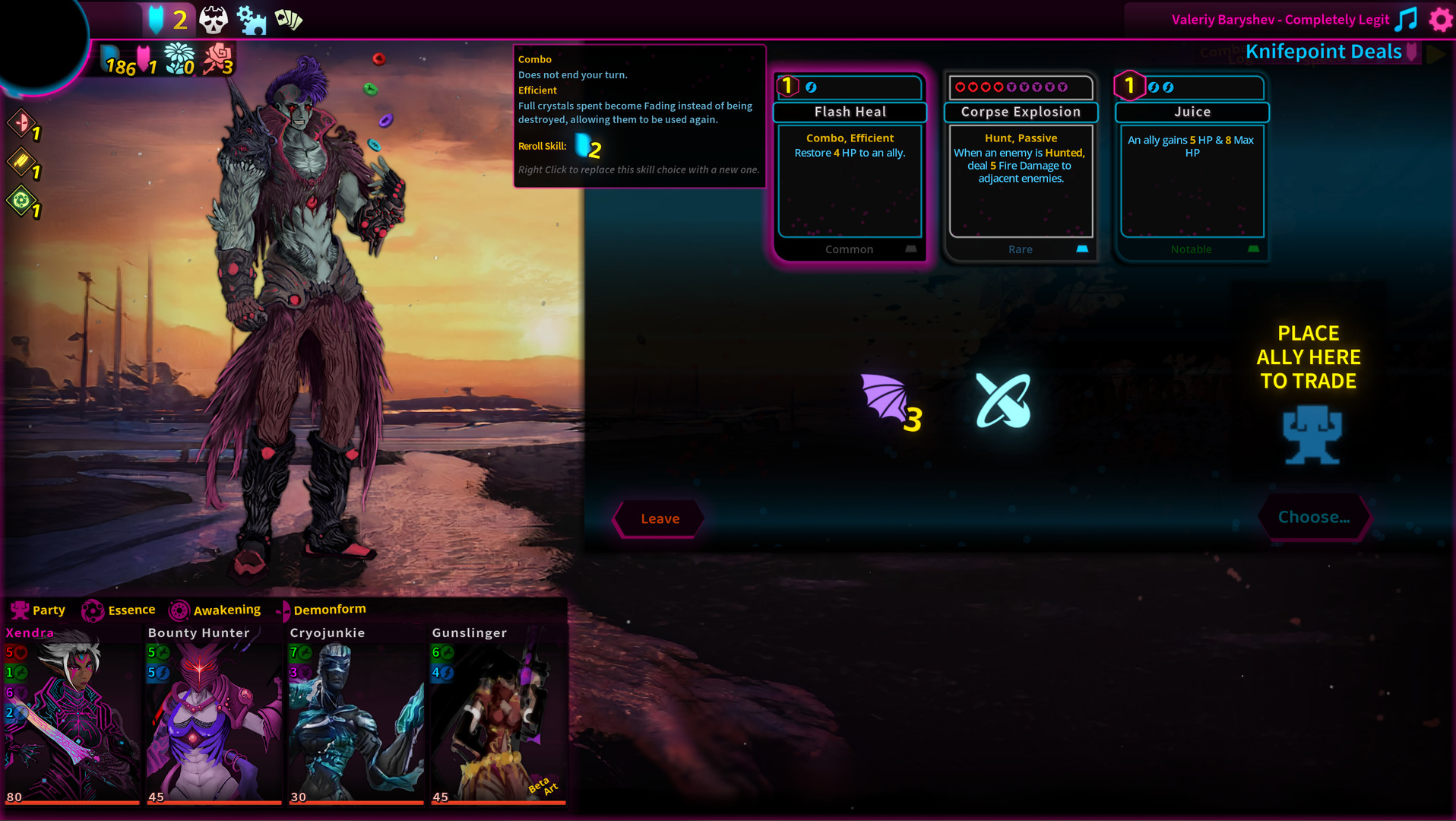Pick the Gunslinger party member

pos(498,715)
